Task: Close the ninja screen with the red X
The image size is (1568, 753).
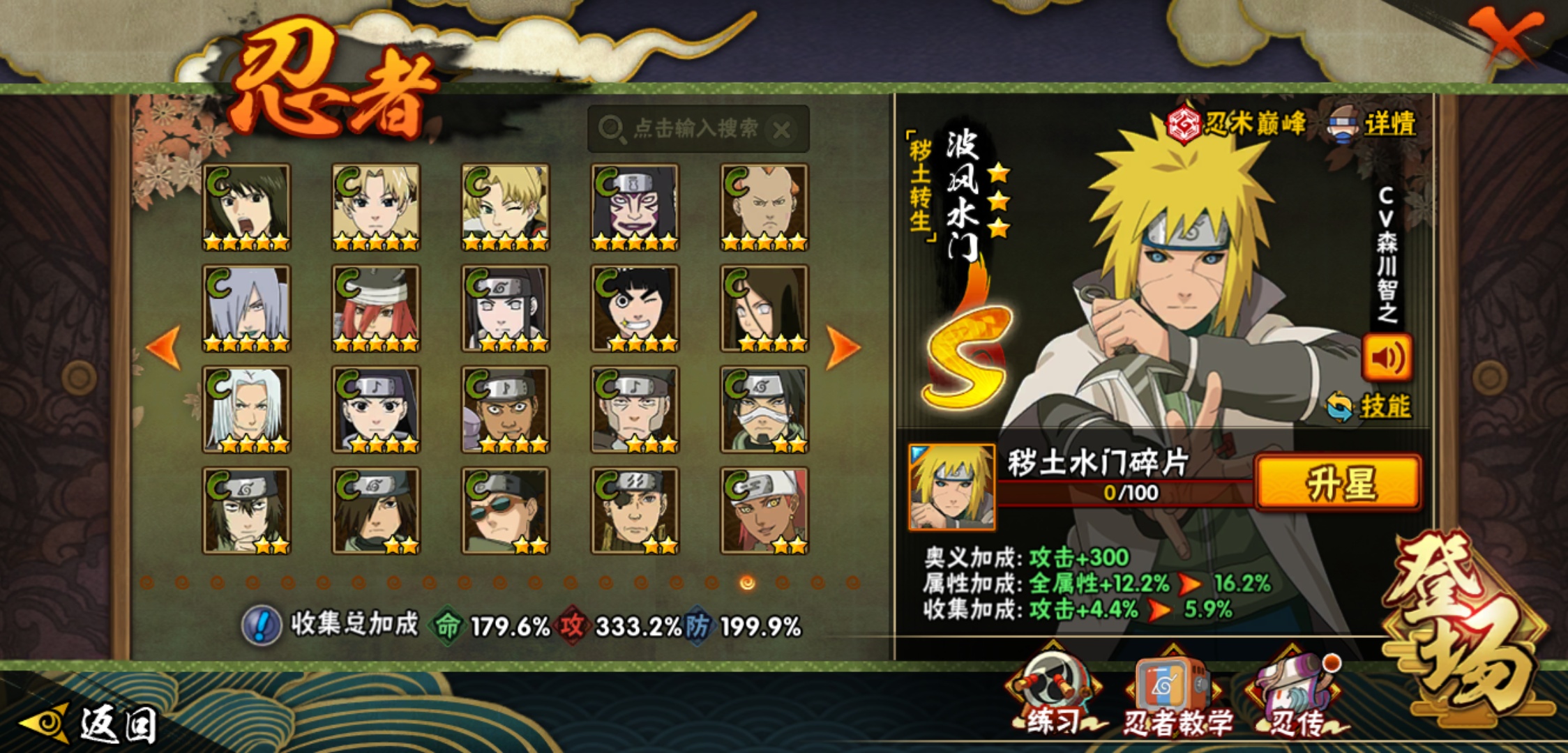Action: [1505, 35]
